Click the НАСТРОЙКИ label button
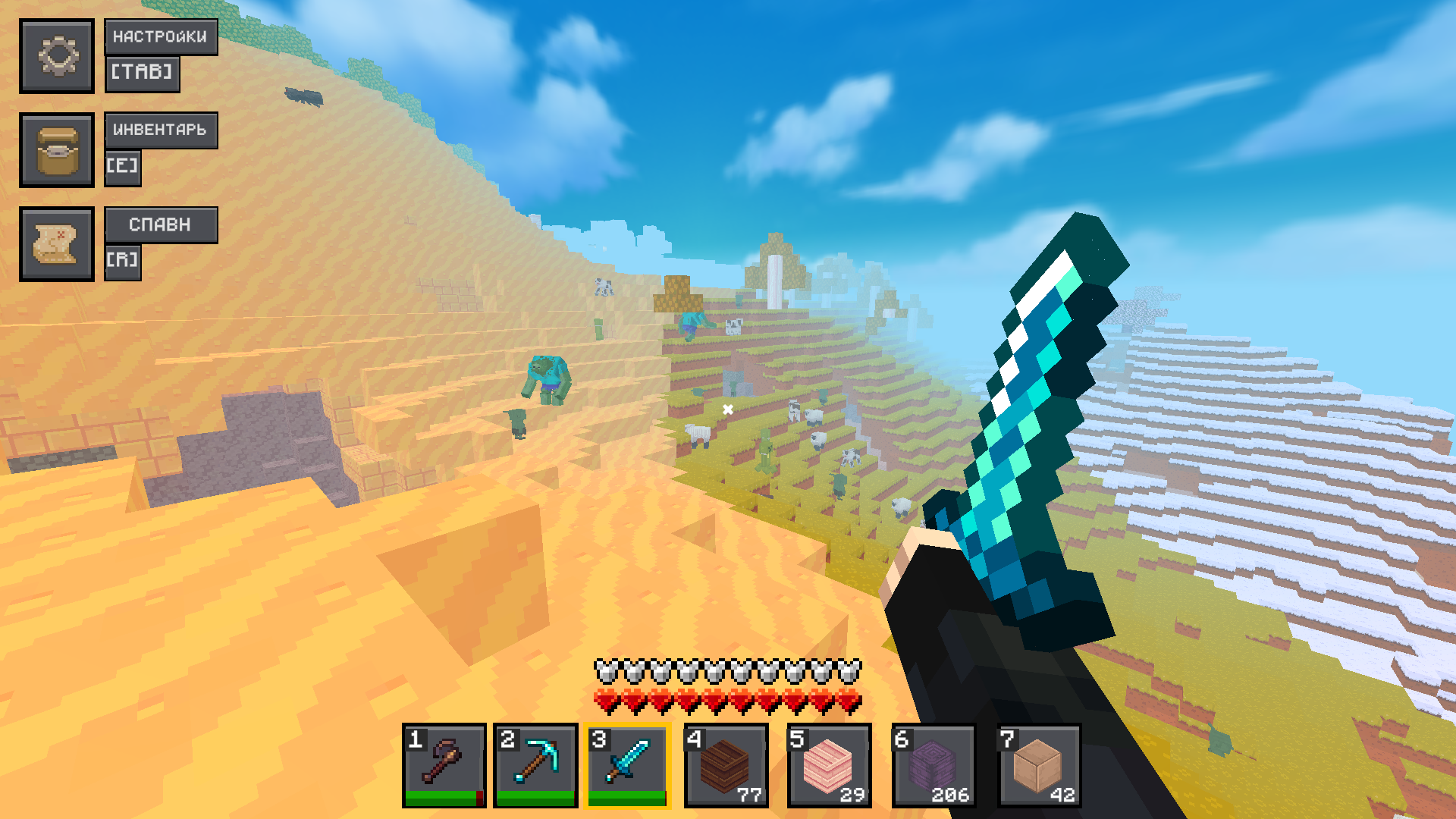The image size is (1456, 819). click(161, 36)
